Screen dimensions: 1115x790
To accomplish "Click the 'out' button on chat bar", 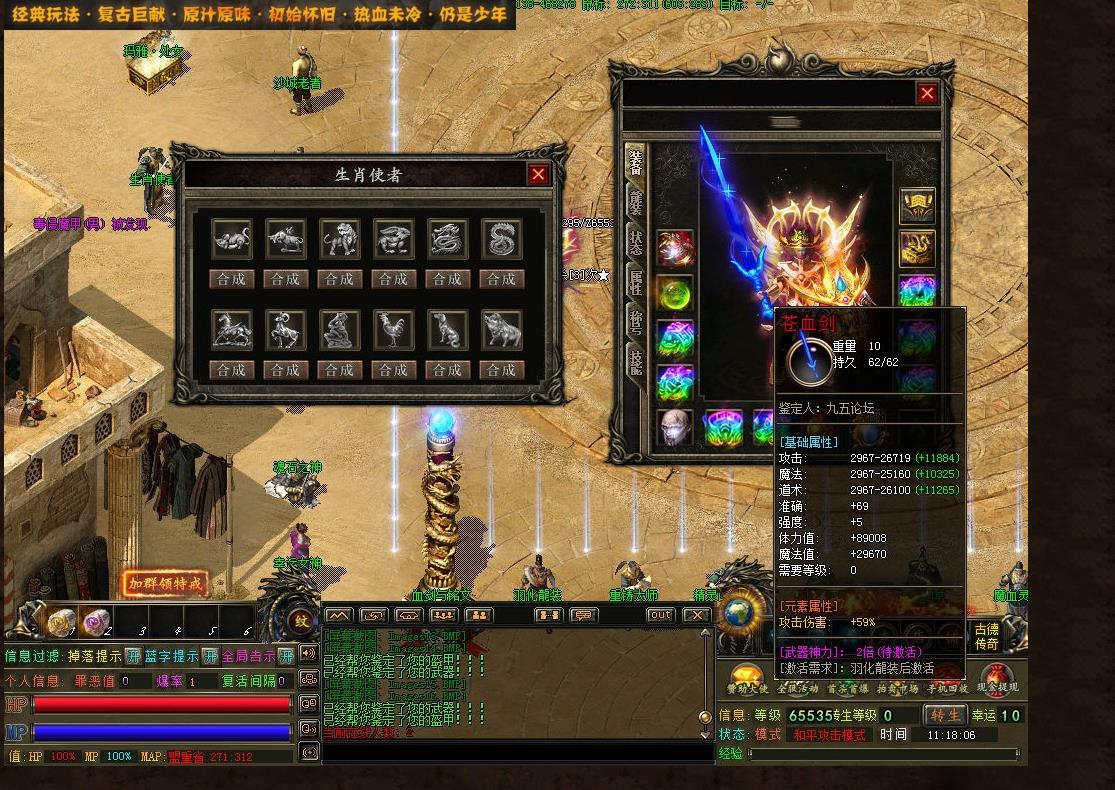I will [x=660, y=615].
